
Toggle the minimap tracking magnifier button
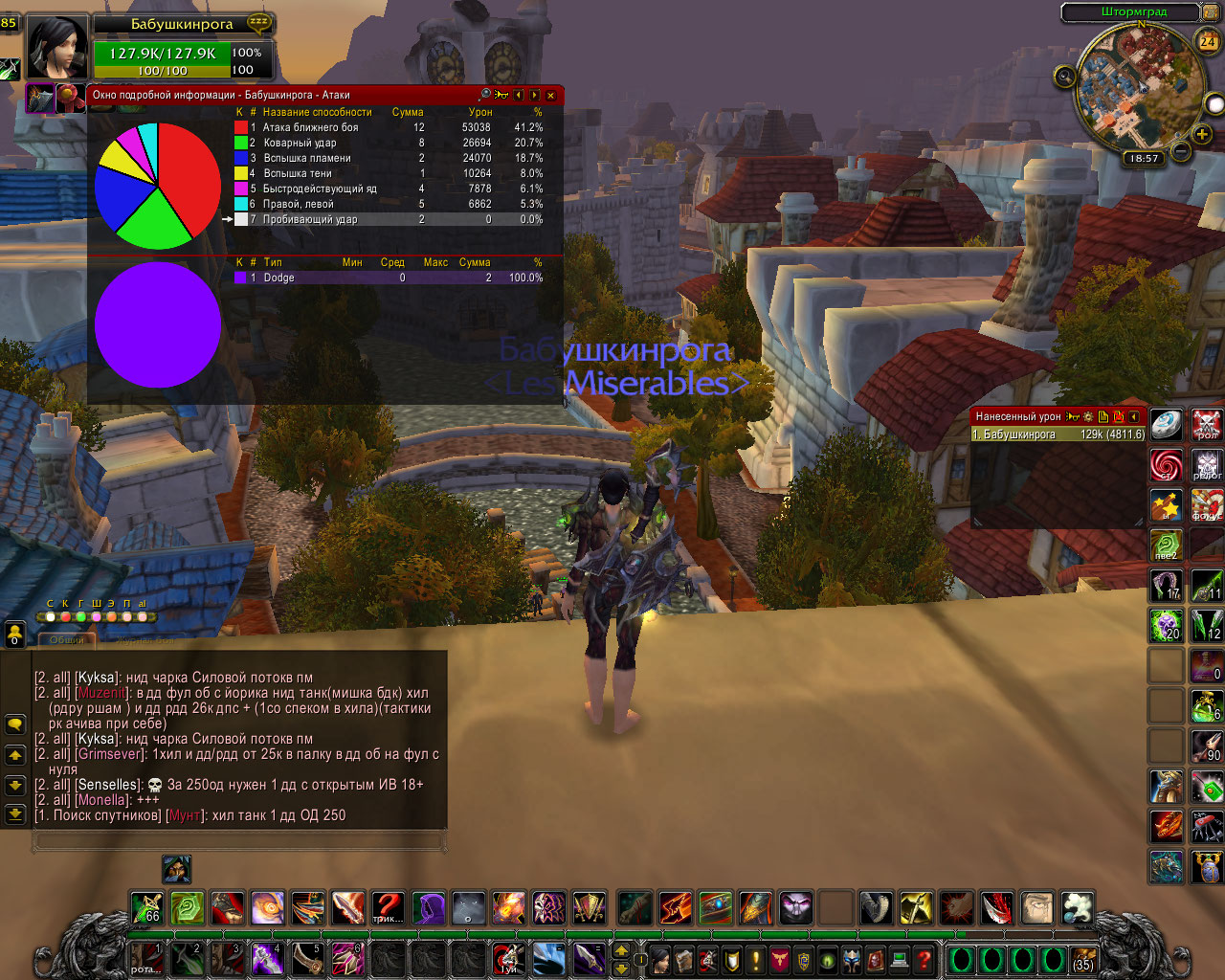tap(1064, 77)
